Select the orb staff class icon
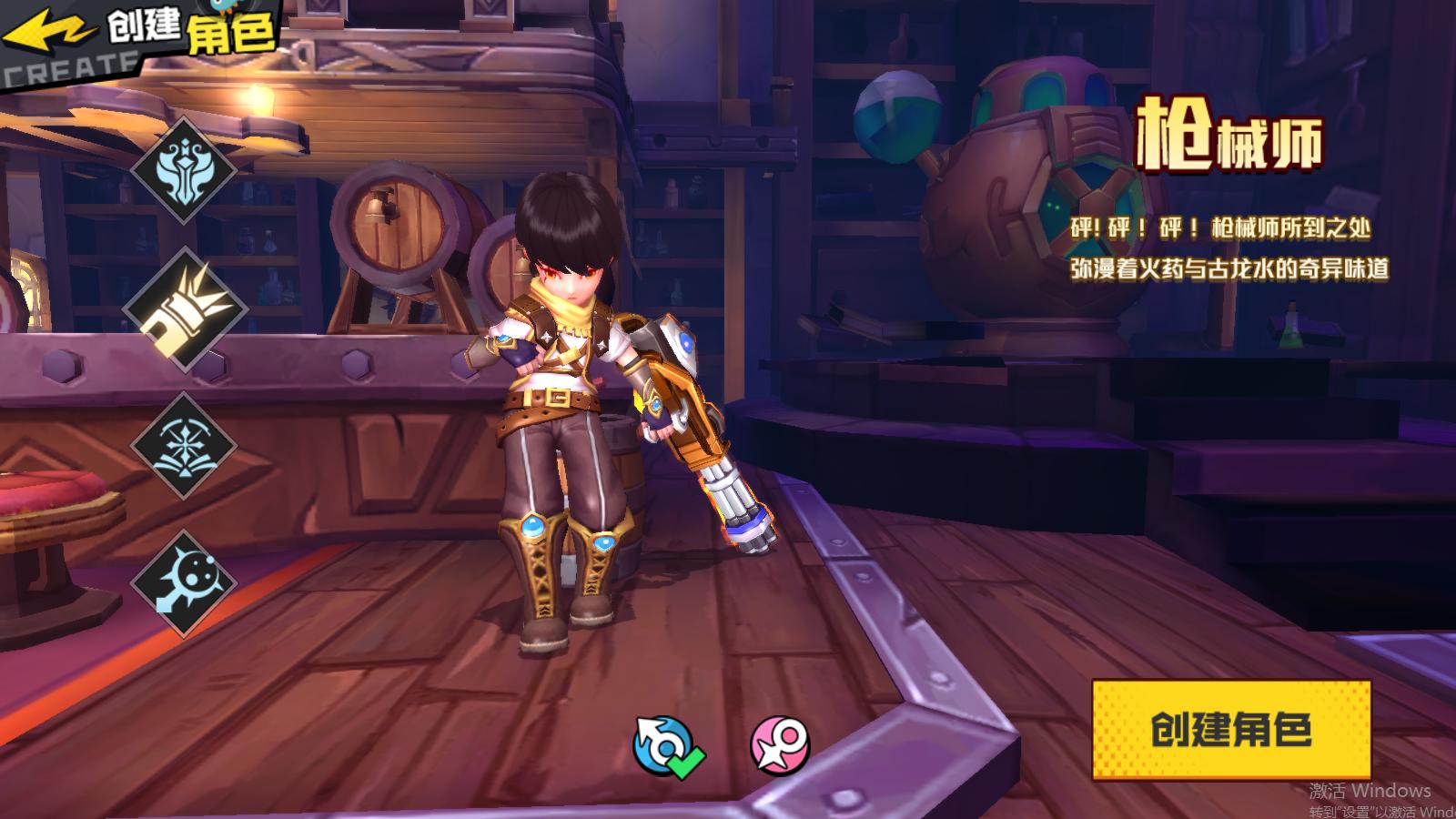The width and height of the screenshot is (1456, 819). coord(185,583)
